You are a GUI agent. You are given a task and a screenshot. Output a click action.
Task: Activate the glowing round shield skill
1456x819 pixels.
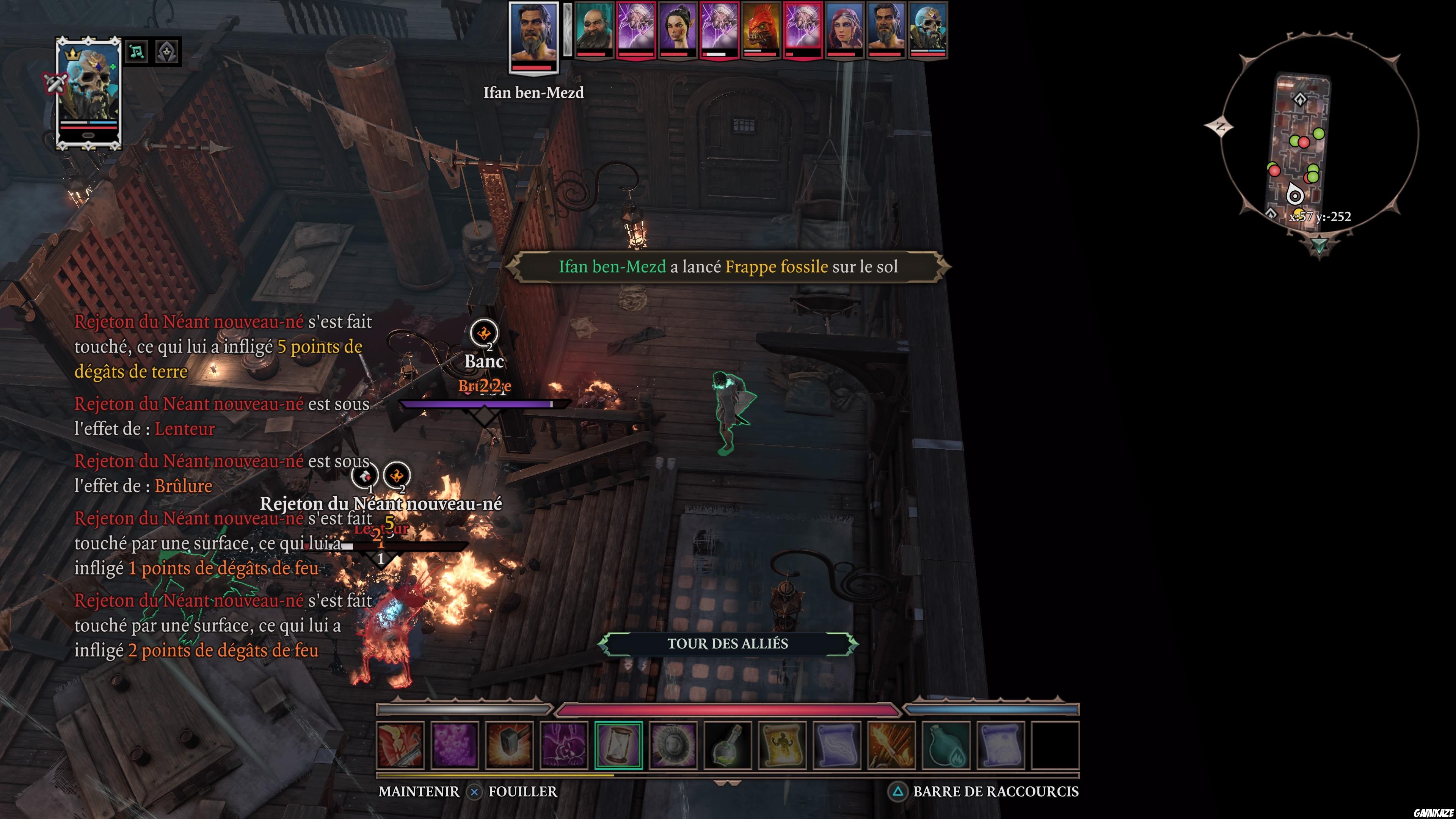673,745
